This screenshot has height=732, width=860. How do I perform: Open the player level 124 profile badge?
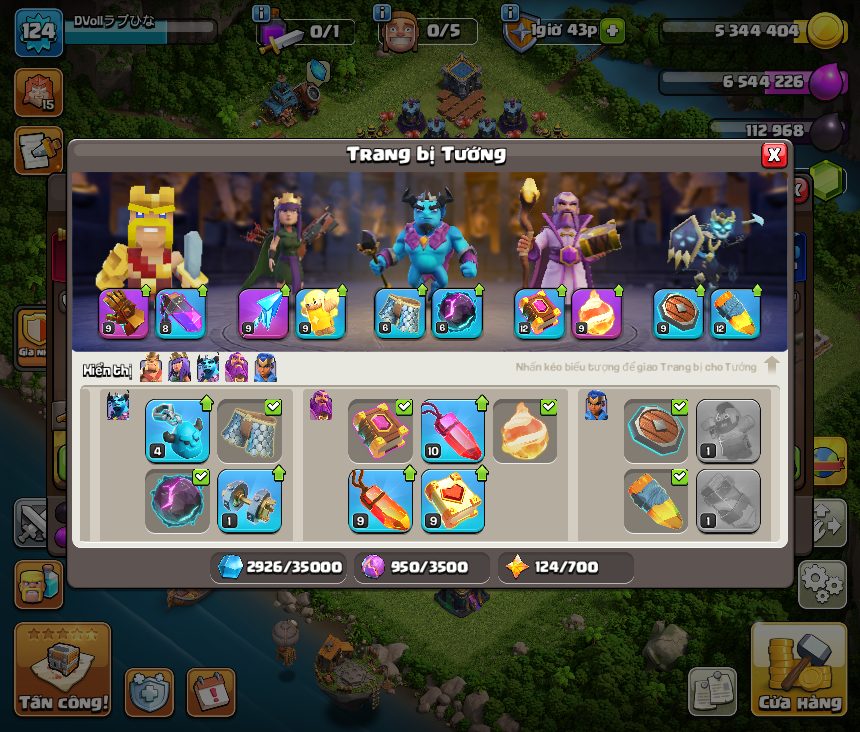pos(38,29)
